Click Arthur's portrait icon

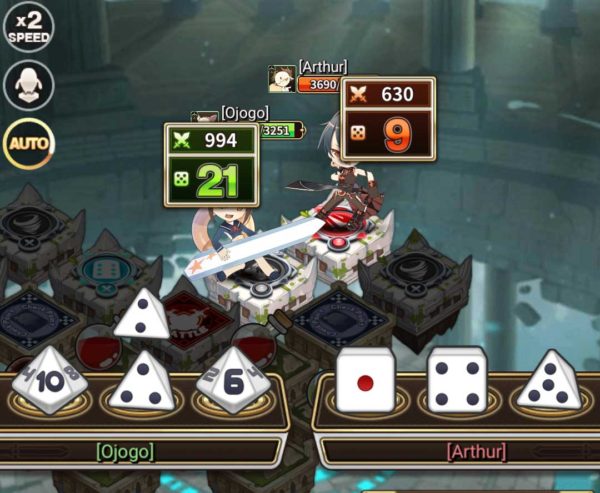[281, 78]
